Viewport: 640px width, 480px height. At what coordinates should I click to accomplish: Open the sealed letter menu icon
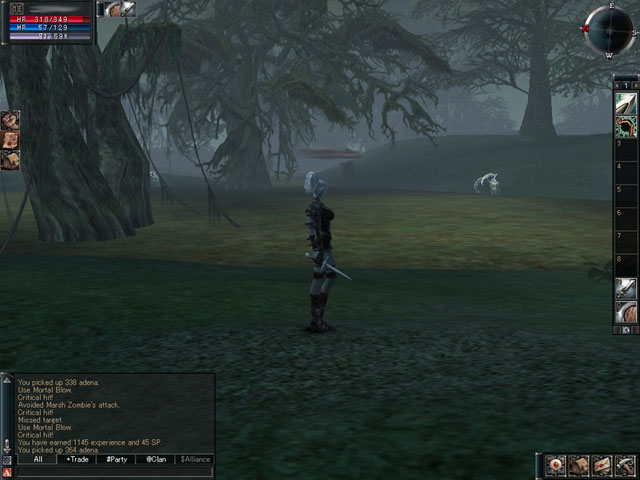(601, 465)
